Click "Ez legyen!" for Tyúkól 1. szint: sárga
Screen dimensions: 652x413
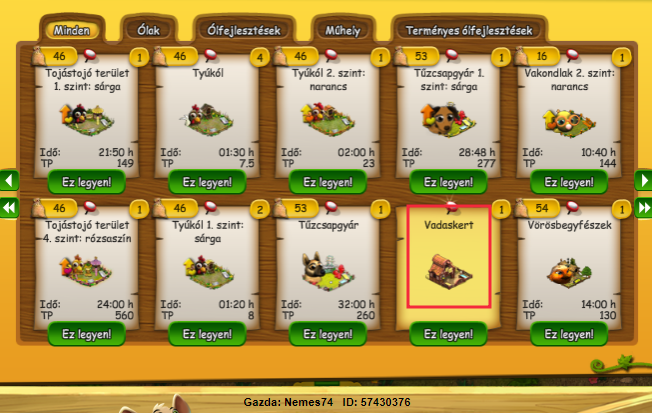(x=207, y=334)
